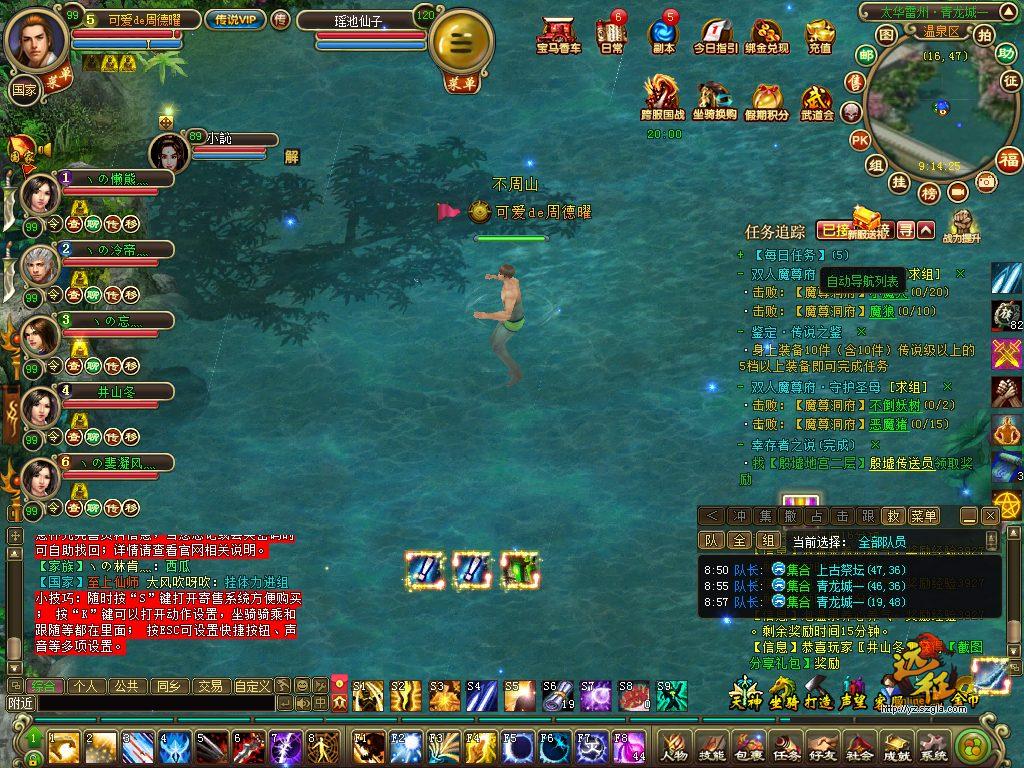Open mail with the 邮 button
Viewport: 1024px width, 768px height.
coord(866,56)
